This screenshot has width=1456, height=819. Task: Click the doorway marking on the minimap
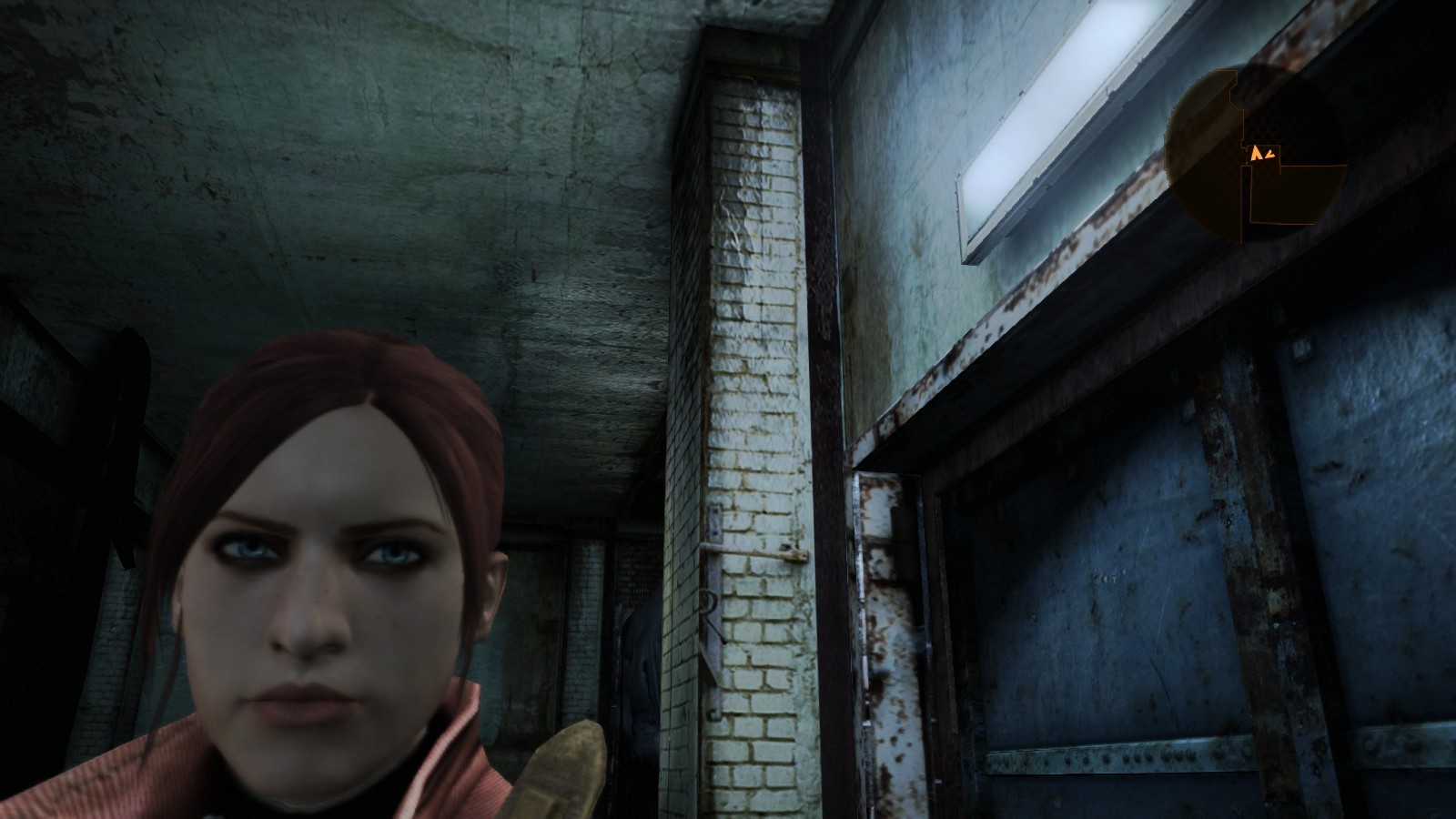pyautogui.click(x=1246, y=157)
